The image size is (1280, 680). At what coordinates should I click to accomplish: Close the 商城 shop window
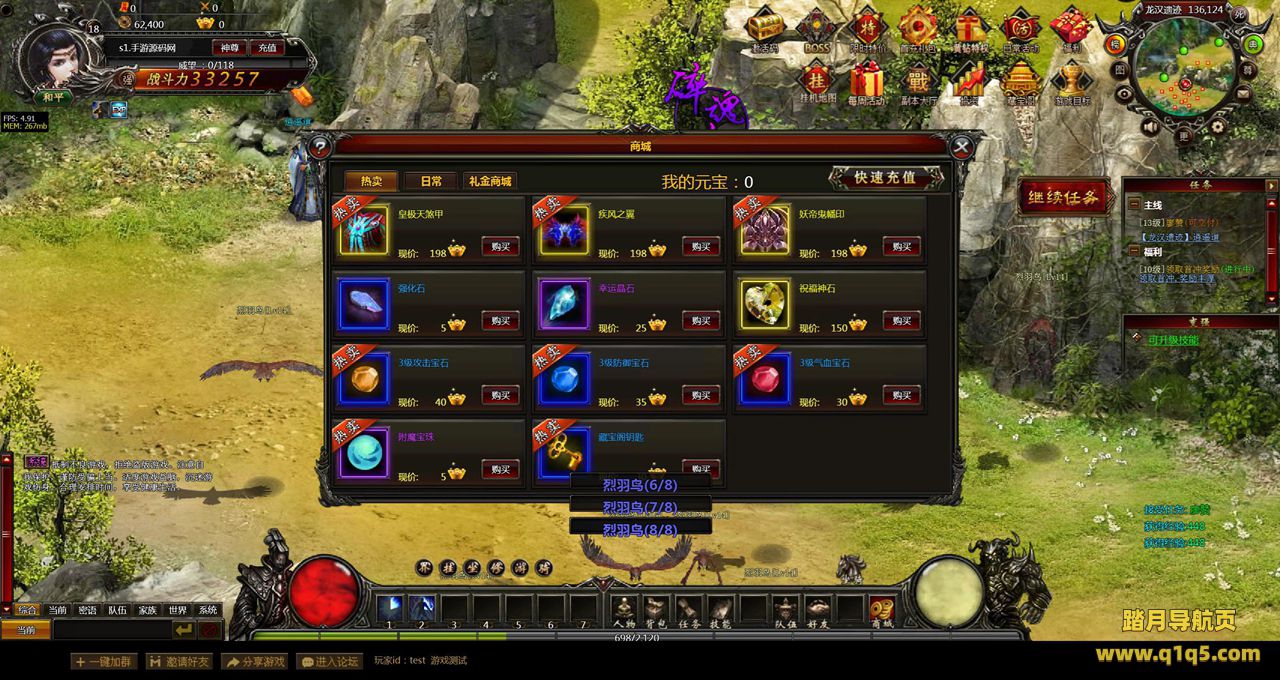[x=962, y=148]
